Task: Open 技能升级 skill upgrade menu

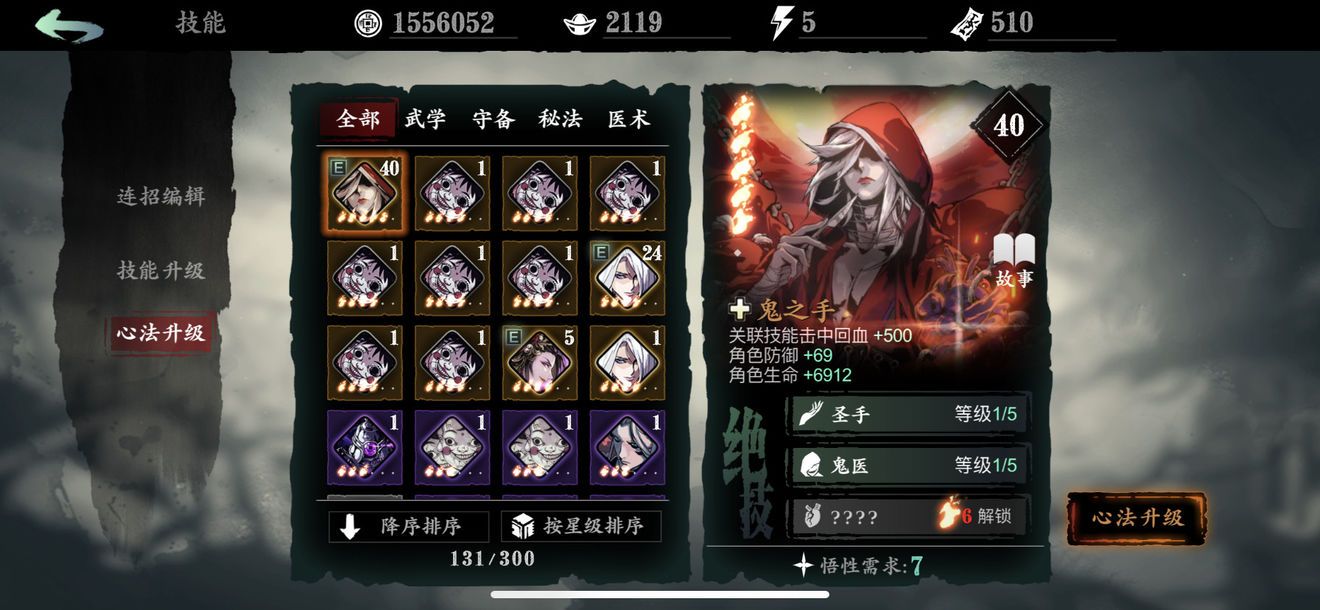Action: 161,270
